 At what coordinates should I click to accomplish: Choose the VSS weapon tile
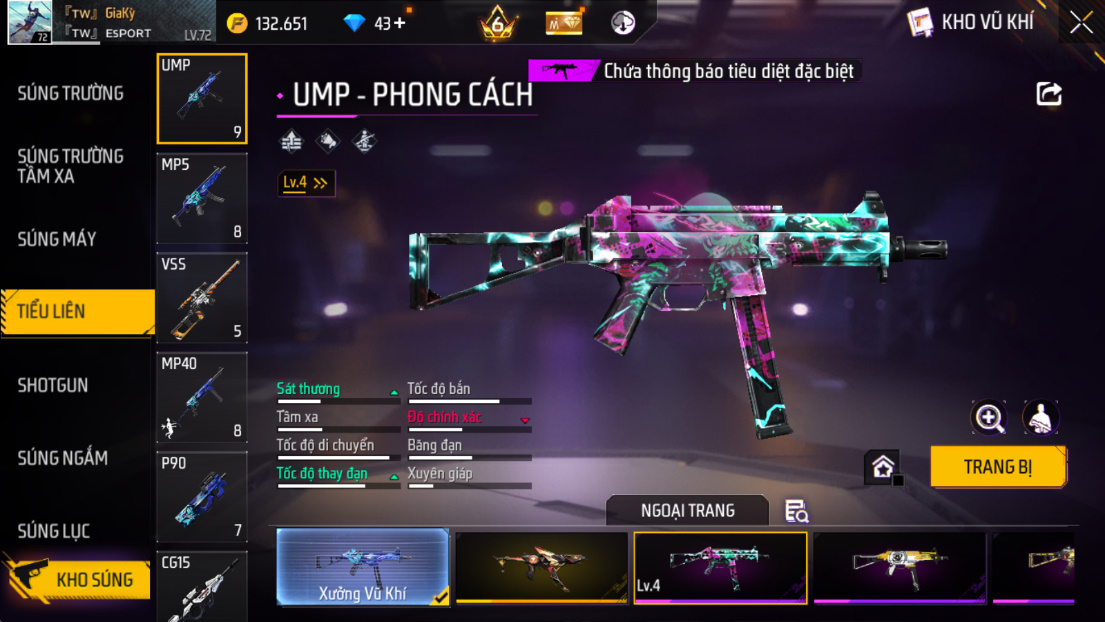tap(202, 297)
